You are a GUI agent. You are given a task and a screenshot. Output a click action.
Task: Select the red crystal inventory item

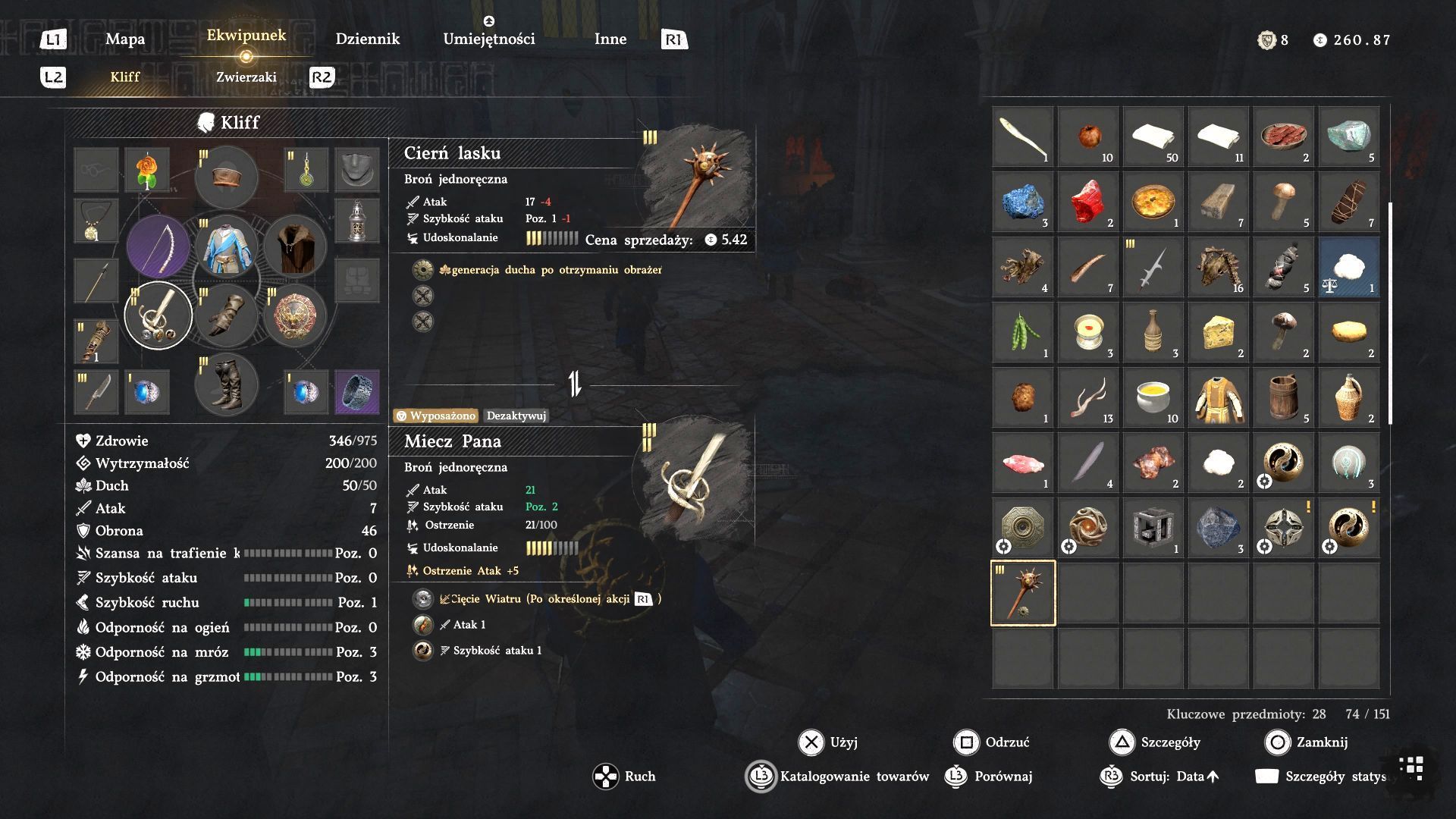pyautogui.click(x=1088, y=202)
